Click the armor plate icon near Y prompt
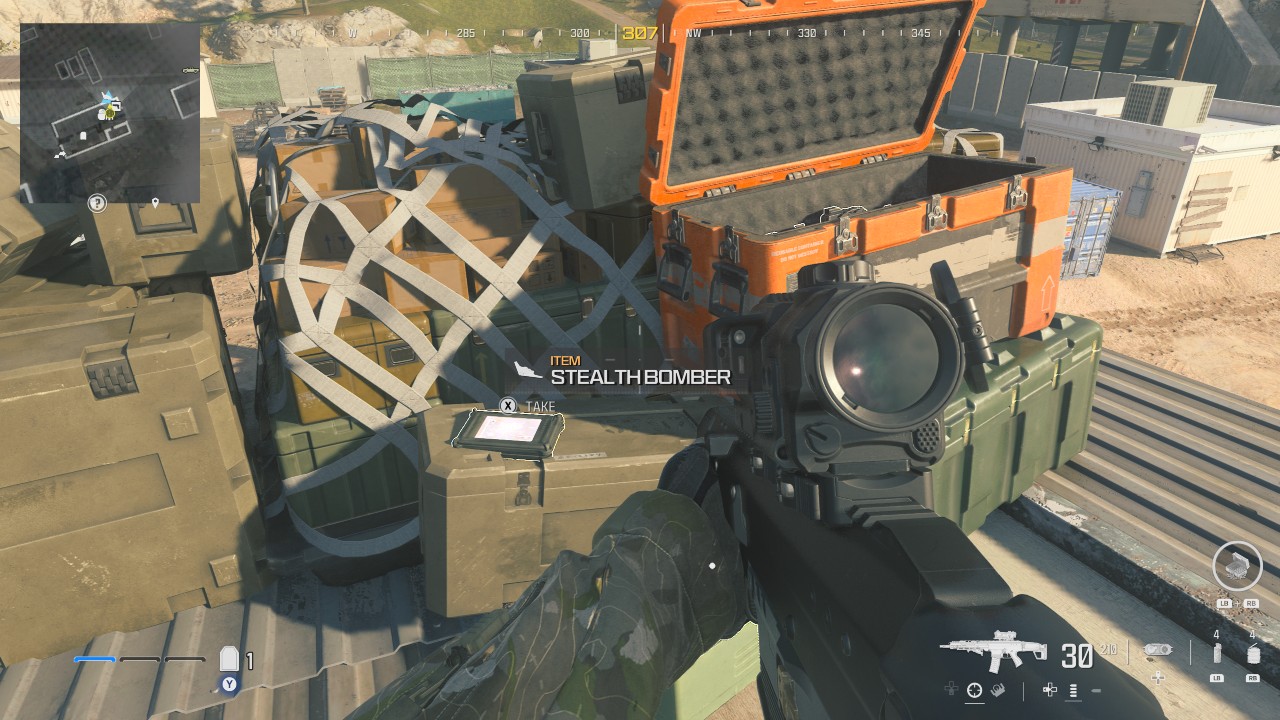 (x=230, y=658)
